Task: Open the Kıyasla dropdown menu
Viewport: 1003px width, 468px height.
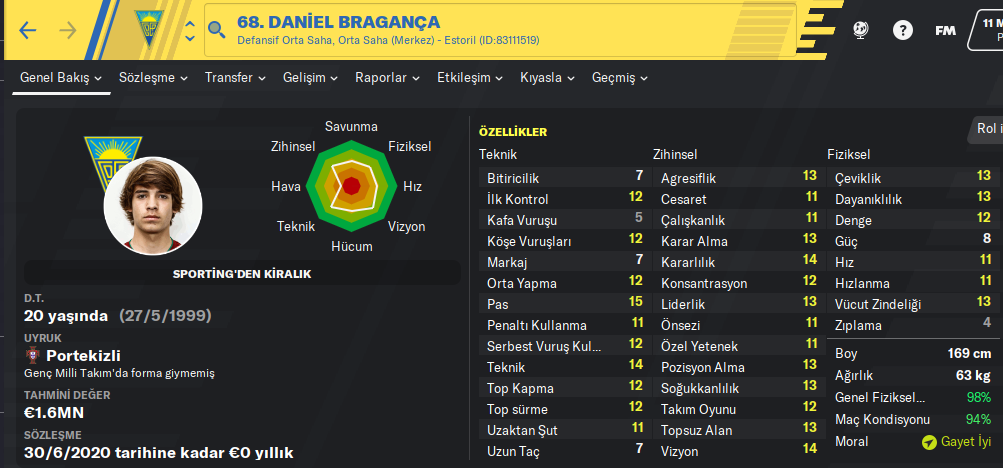Action: [548, 78]
